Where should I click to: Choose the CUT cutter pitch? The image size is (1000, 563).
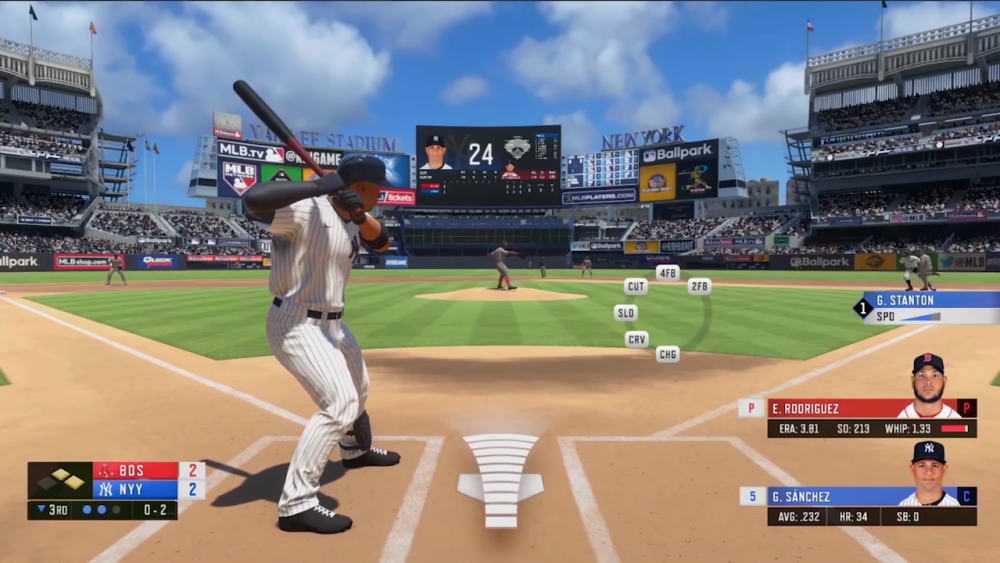point(636,286)
